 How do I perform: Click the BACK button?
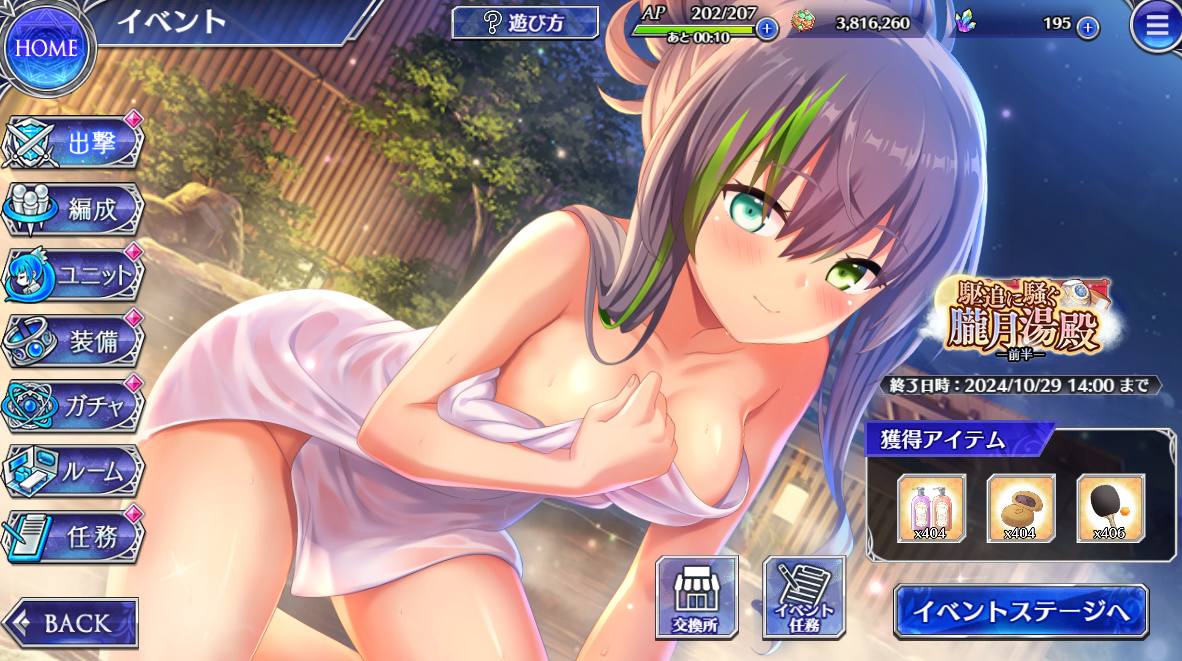coord(72,623)
